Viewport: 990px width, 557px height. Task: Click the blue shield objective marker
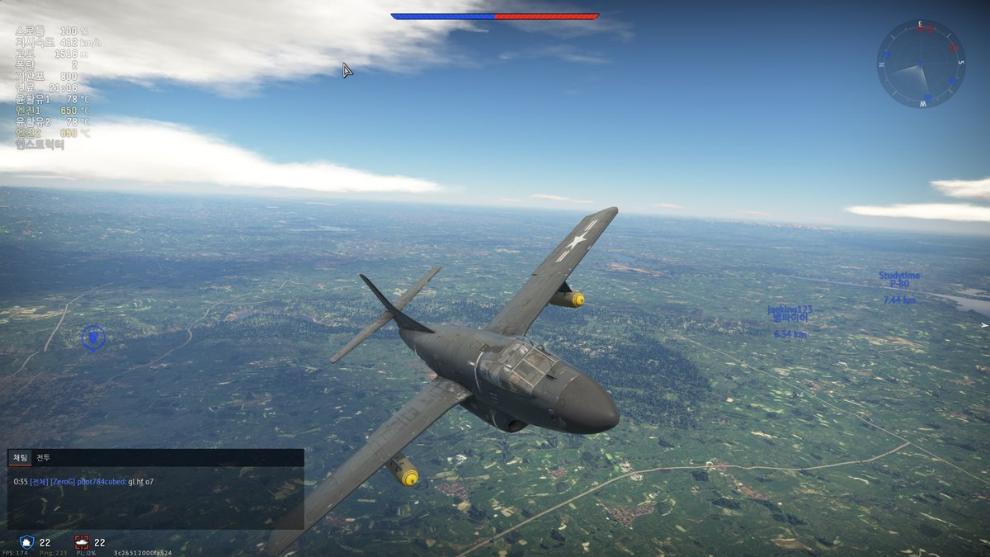coord(93,338)
